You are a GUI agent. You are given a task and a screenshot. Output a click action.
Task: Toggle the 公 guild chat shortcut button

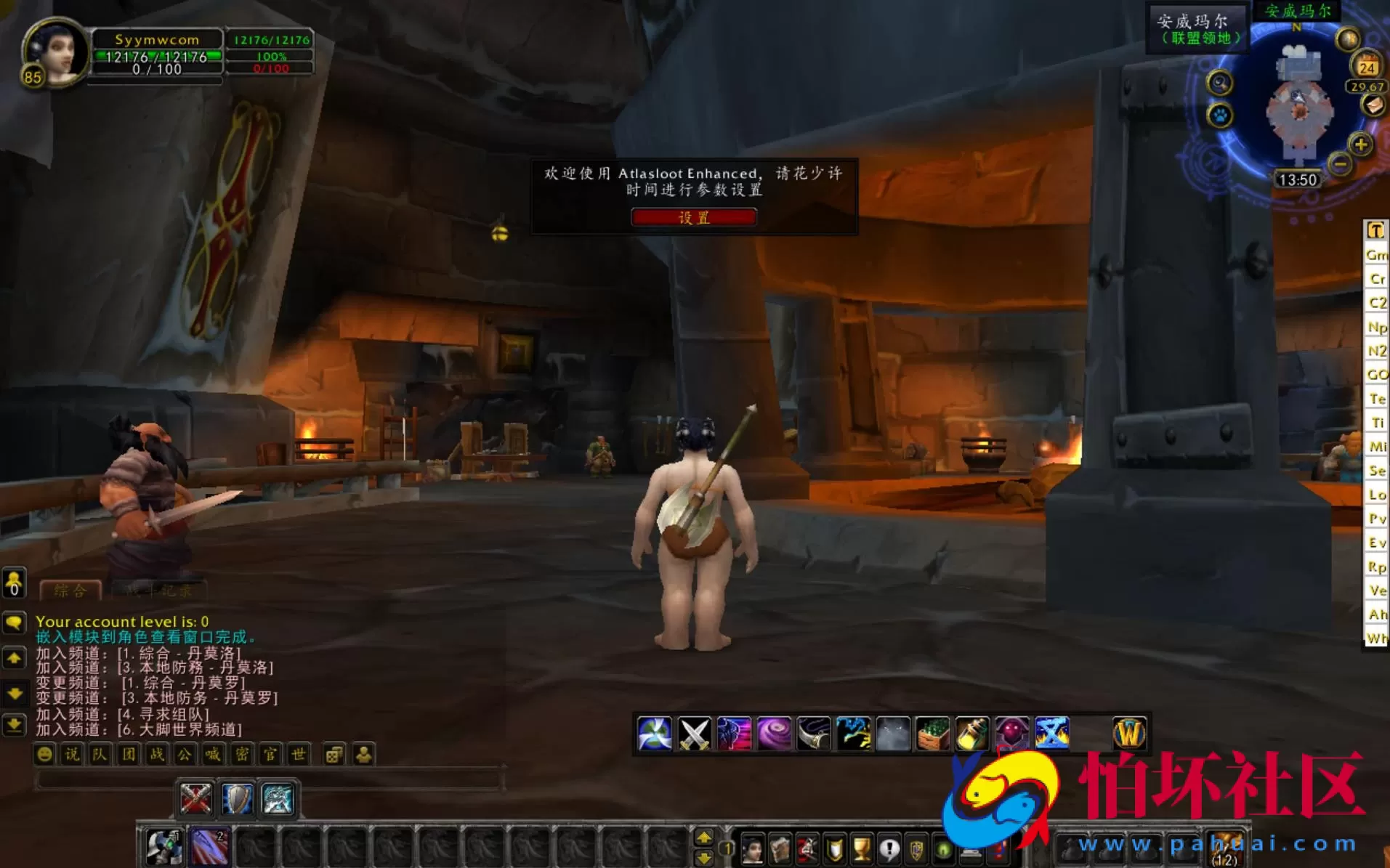[184, 755]
